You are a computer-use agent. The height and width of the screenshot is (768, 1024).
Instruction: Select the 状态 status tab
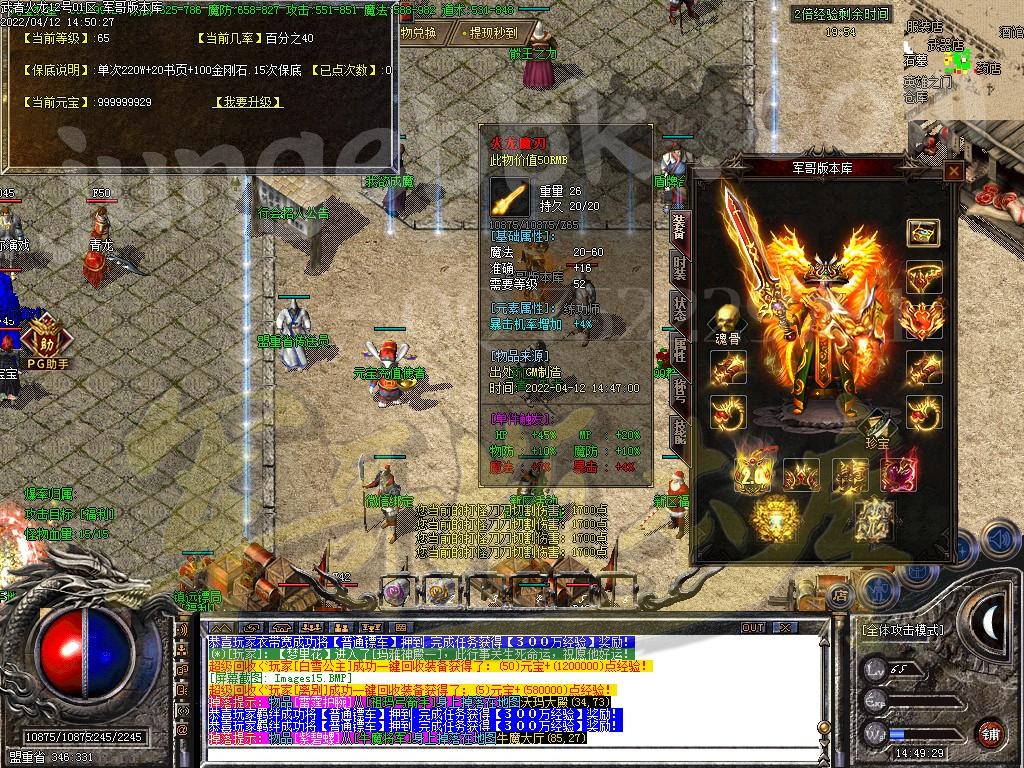coord(679,309)
